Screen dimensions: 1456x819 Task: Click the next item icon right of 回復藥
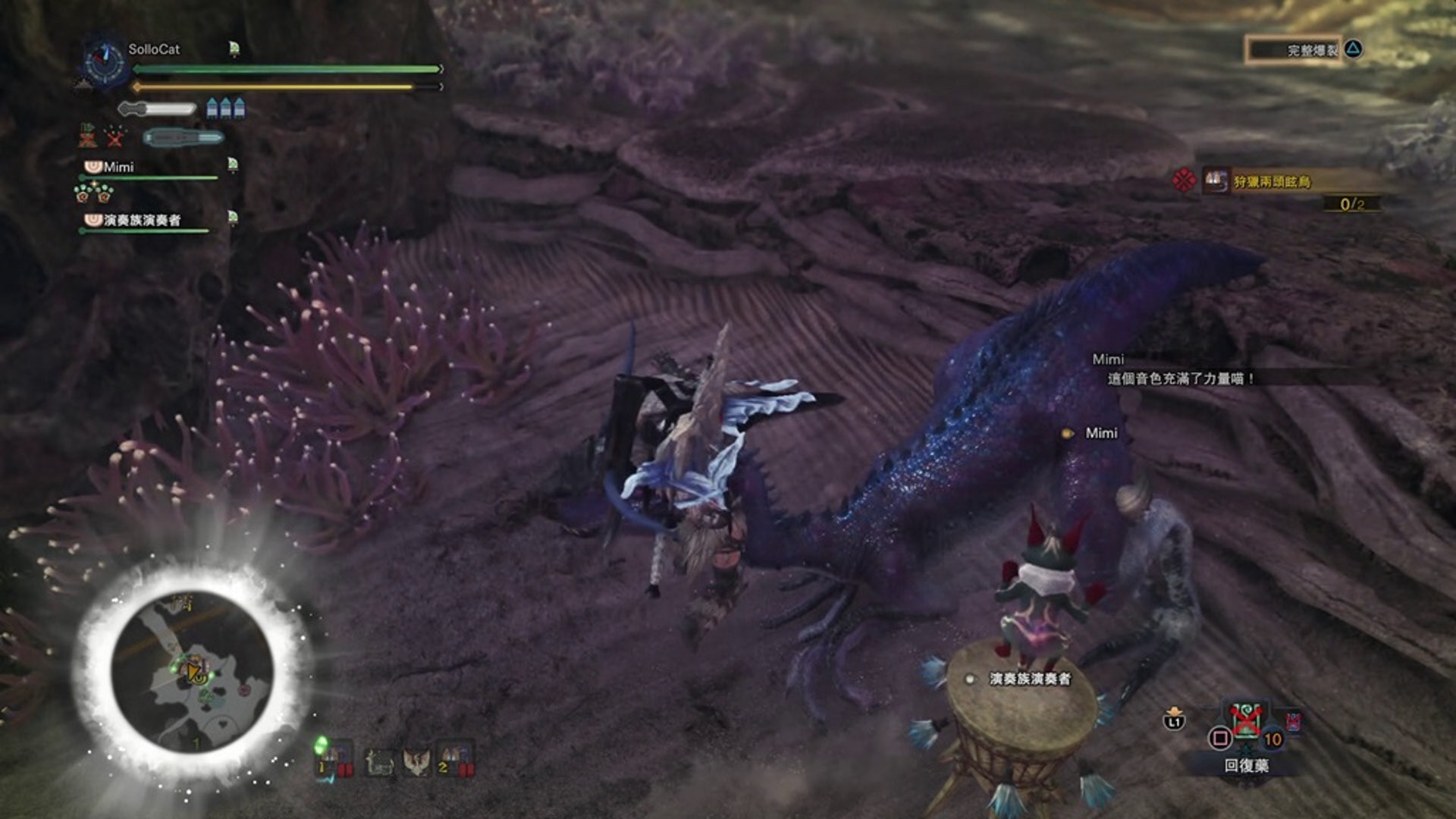[x=1293, y=721]
